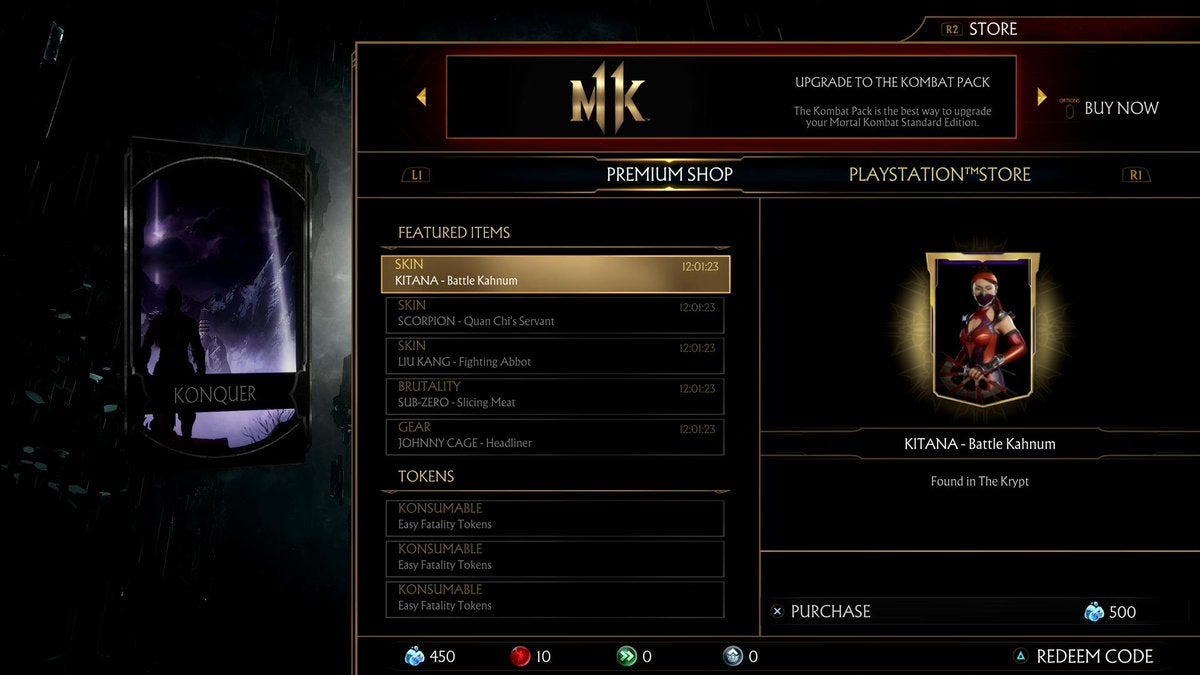Click Buy Now for the Kombat Pack
Screen dimensions: 1200x675
(1121, 108)
